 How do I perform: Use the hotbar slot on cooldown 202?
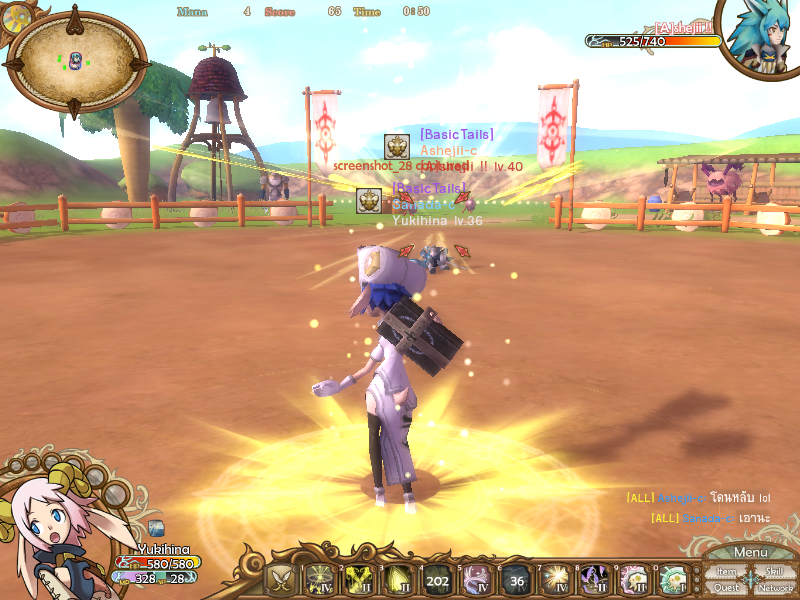437,580
